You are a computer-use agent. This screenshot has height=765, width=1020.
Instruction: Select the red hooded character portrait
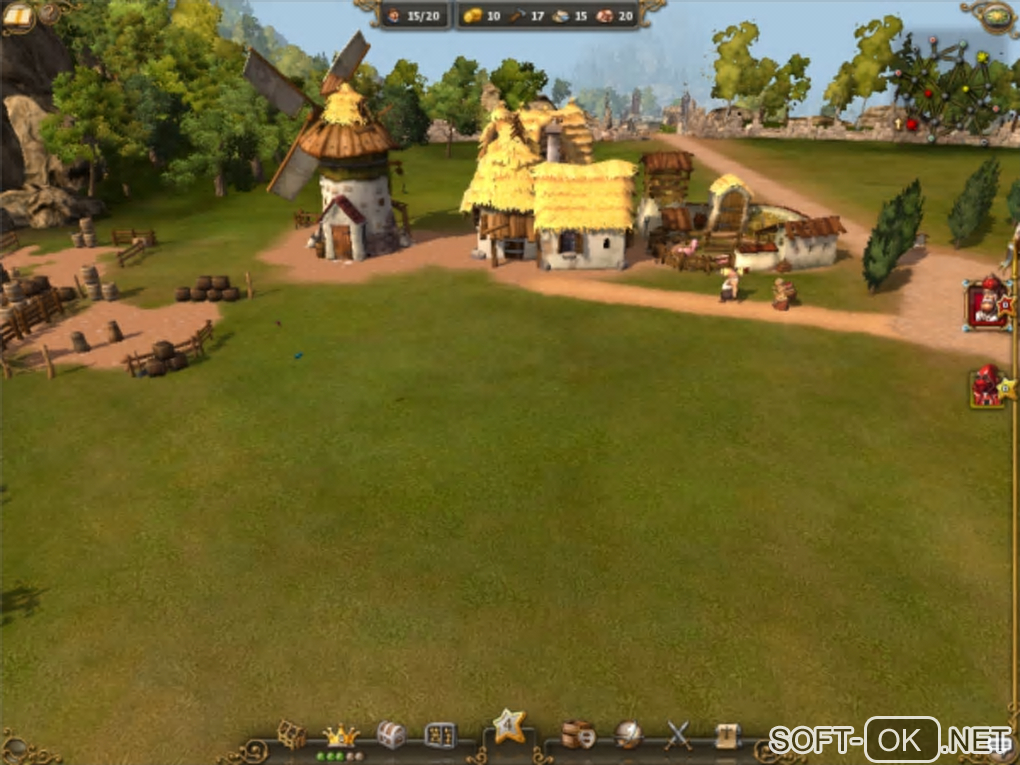[x=987, y=386]
